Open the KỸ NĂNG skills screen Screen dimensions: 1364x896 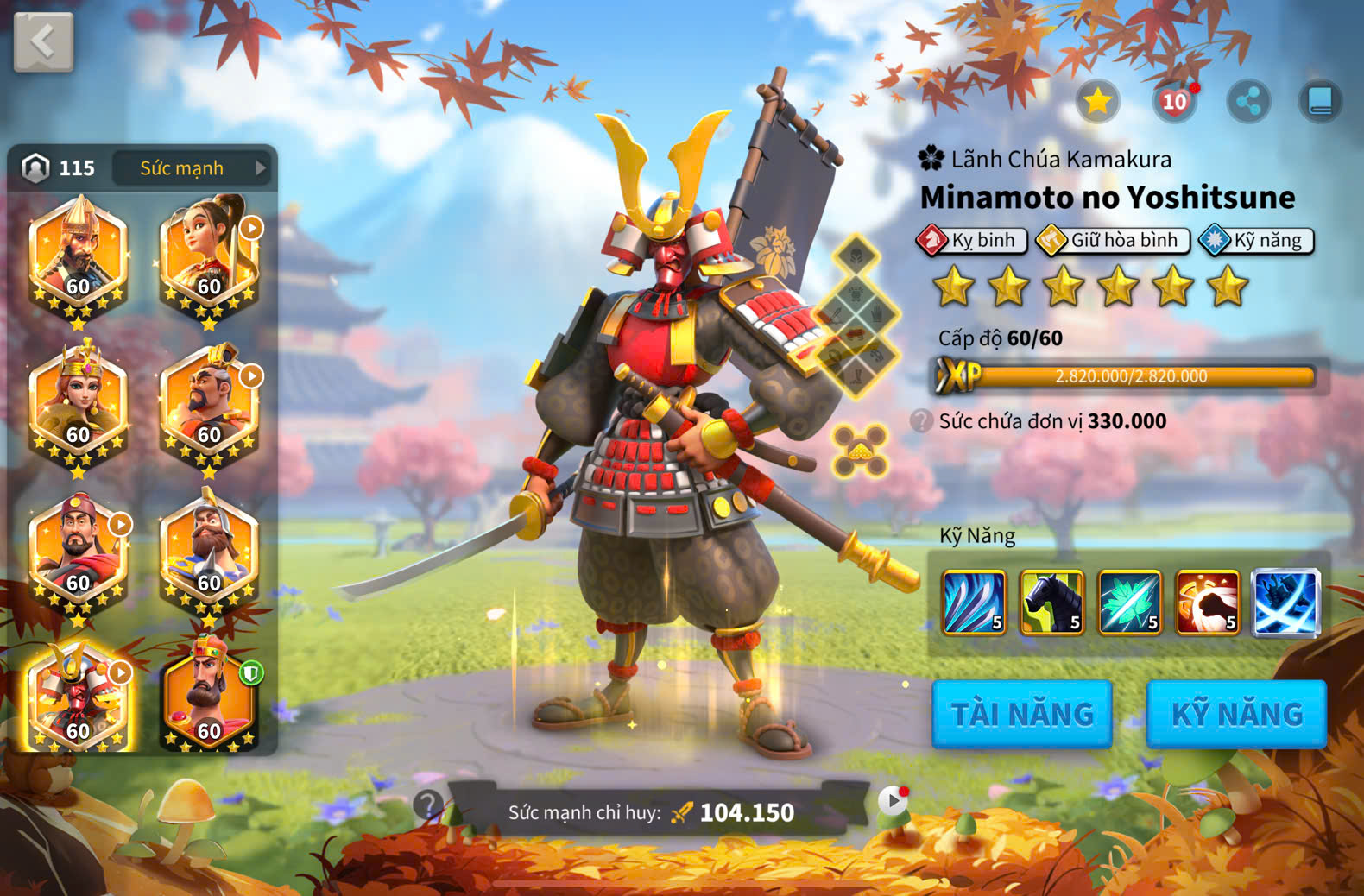pos(1235,714)
